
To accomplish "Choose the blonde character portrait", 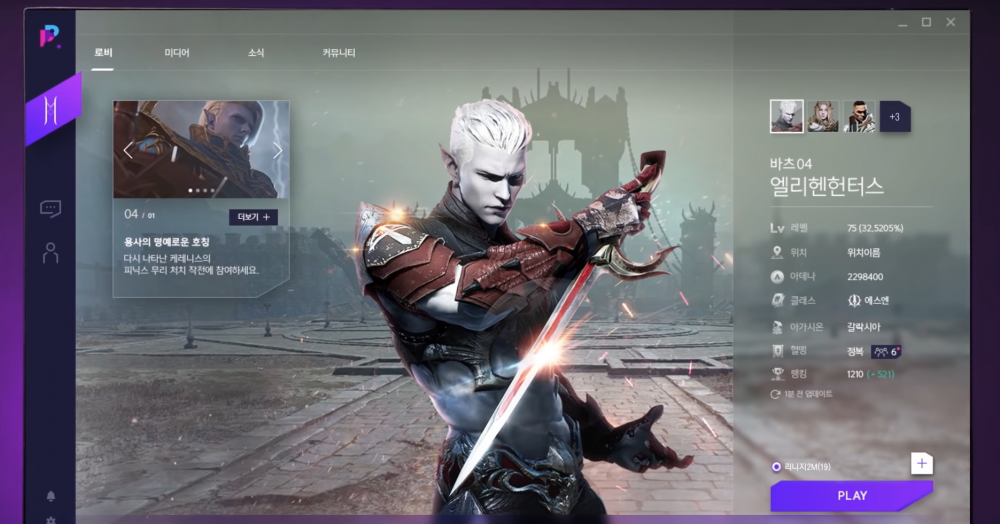I will 823,116.
